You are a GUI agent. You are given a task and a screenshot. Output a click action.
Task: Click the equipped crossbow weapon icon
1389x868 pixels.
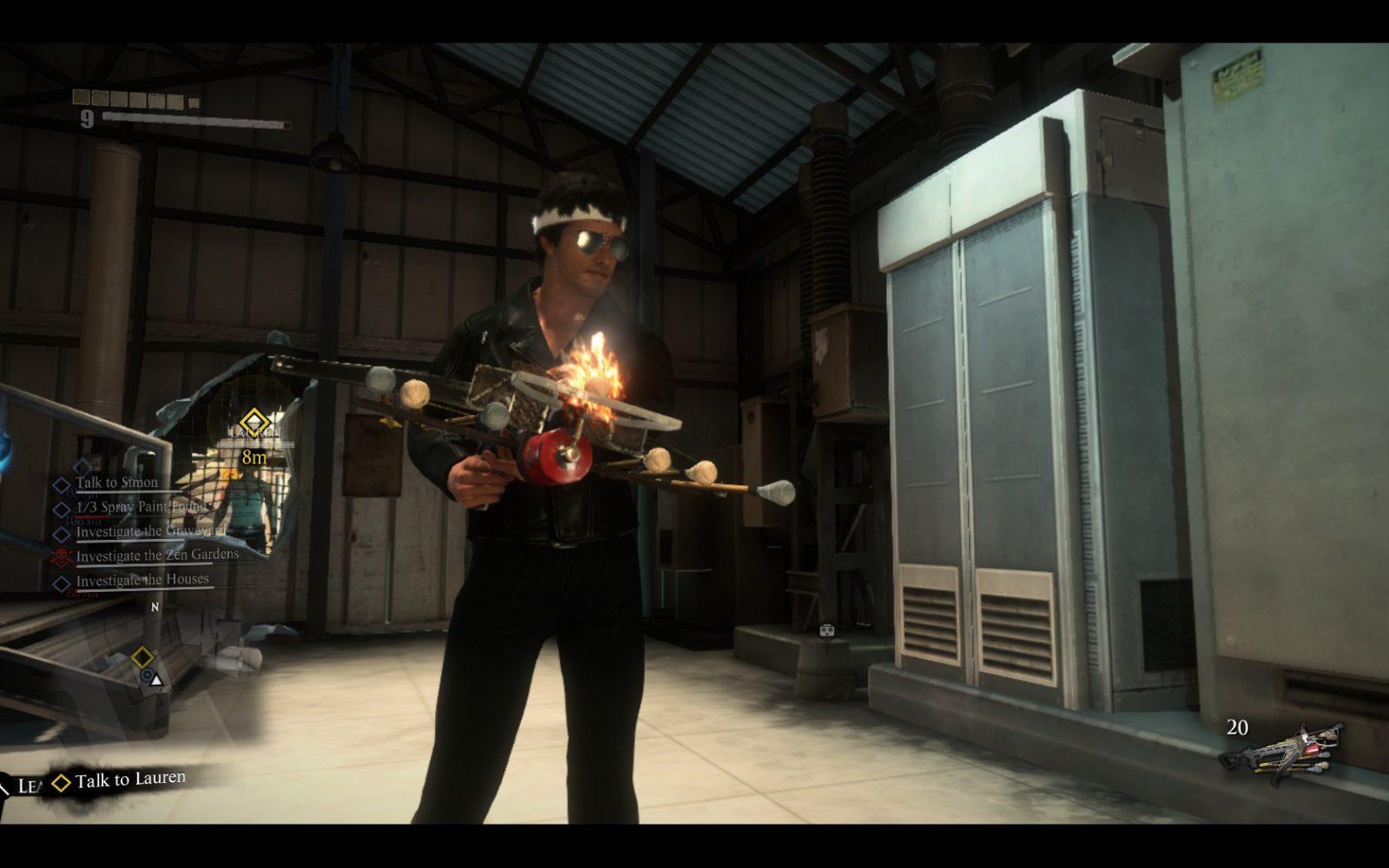click(1281, 752)
